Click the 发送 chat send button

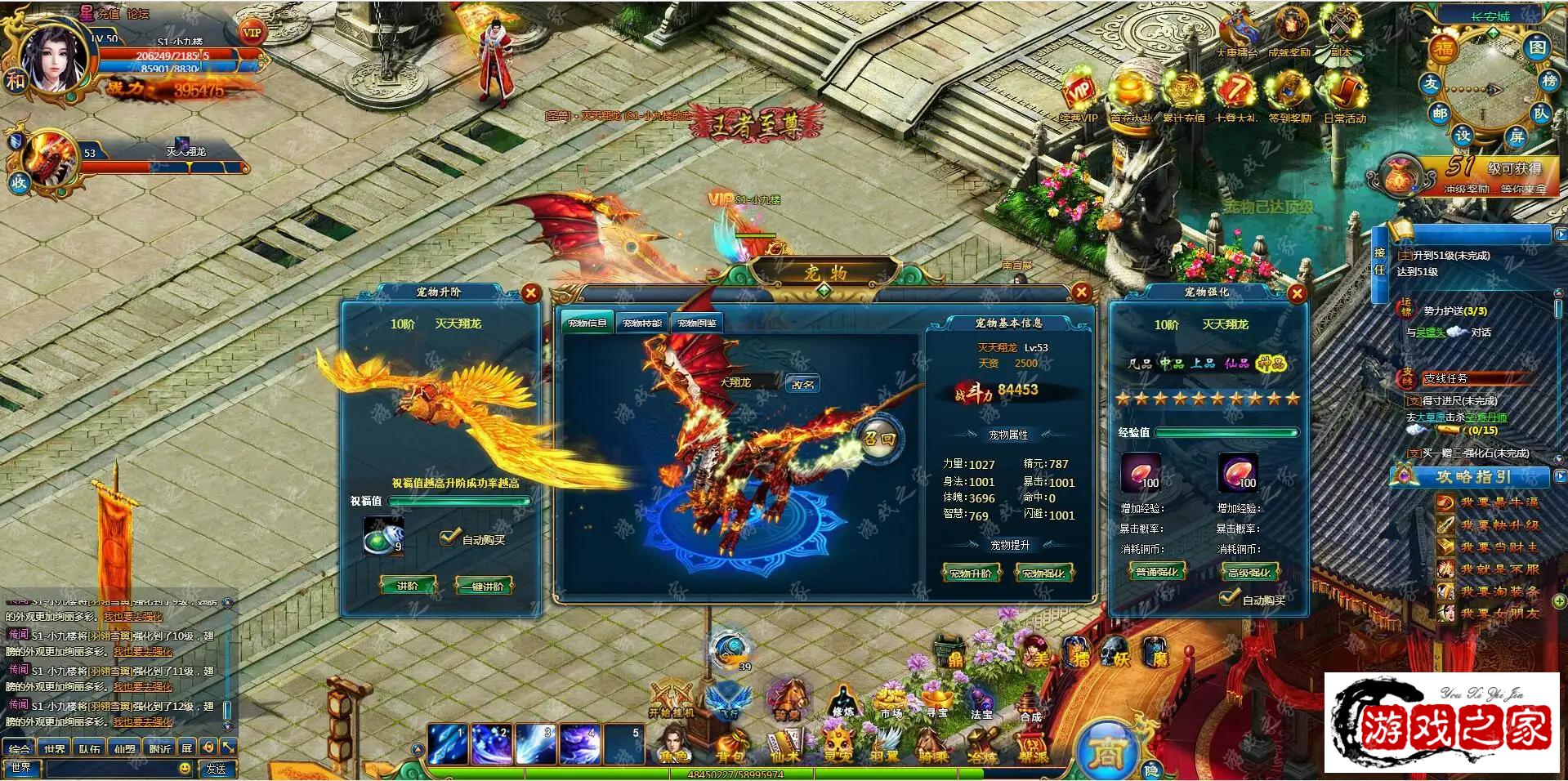click(x=217, y=769)
